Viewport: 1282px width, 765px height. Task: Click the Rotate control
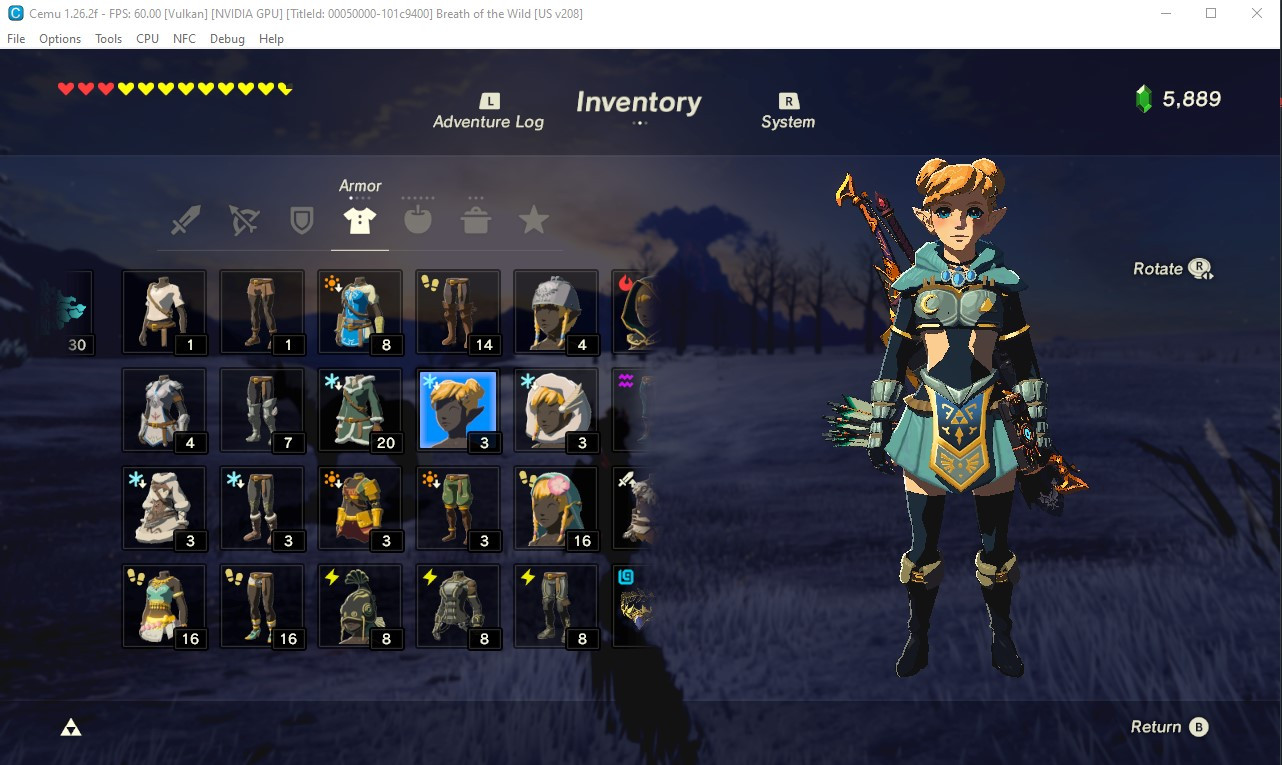coord(1170,267)
